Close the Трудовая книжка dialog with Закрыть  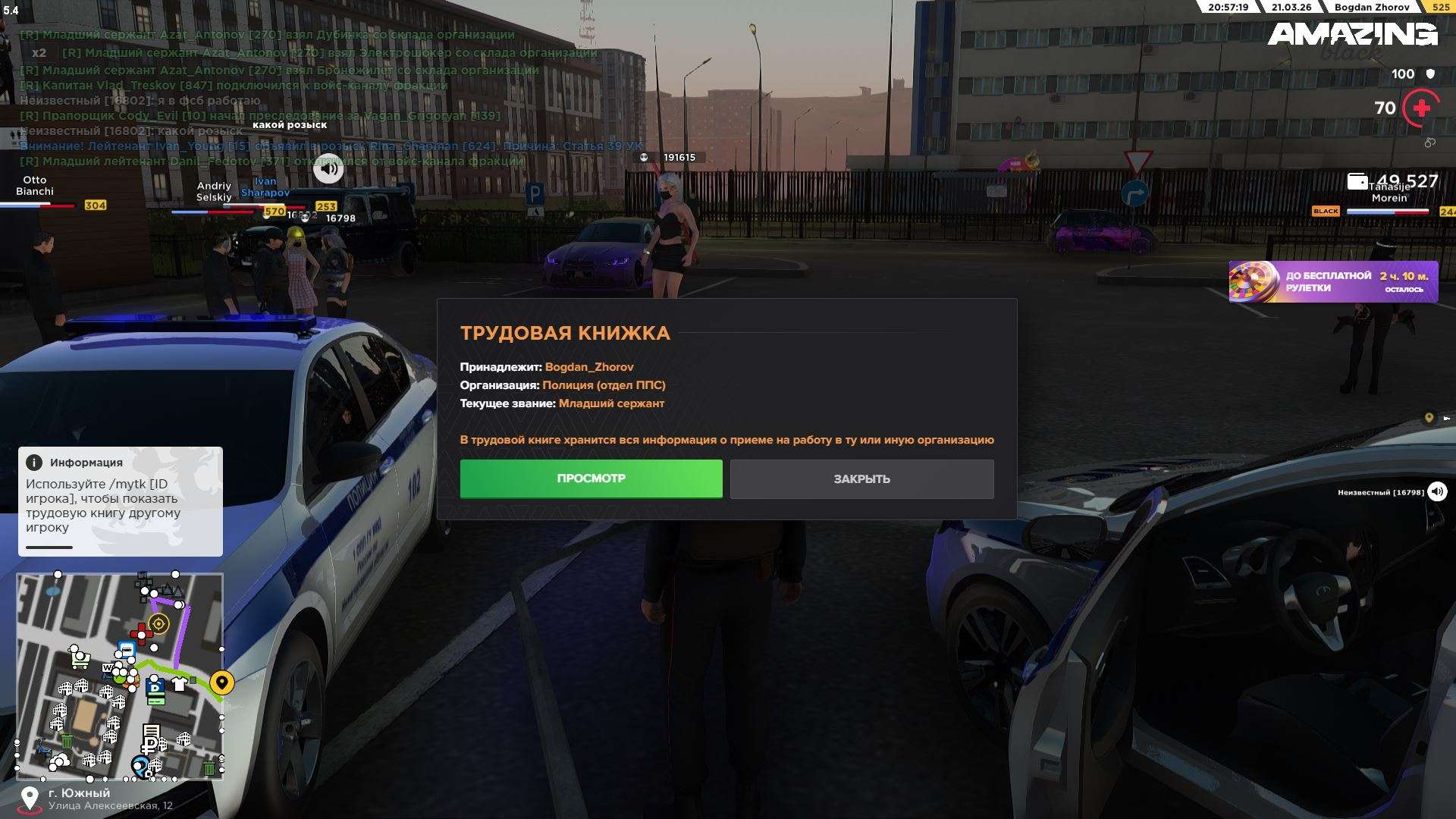click(861, 479)
